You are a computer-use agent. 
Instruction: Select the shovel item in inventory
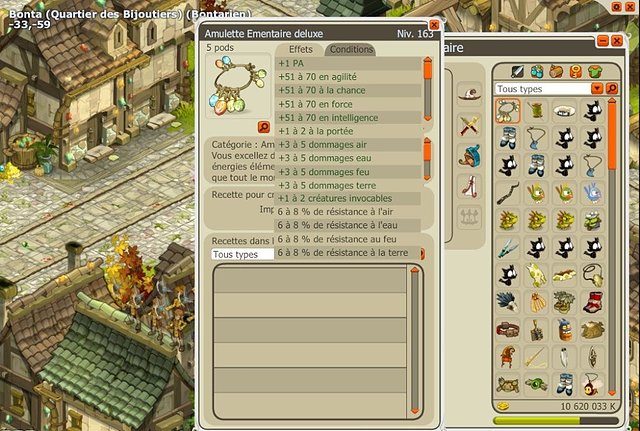pos(538,329)
